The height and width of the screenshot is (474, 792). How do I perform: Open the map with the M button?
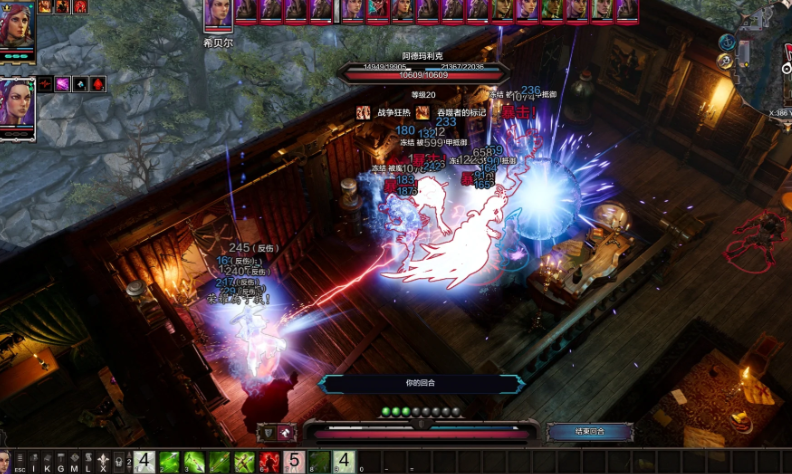[73, 462]
